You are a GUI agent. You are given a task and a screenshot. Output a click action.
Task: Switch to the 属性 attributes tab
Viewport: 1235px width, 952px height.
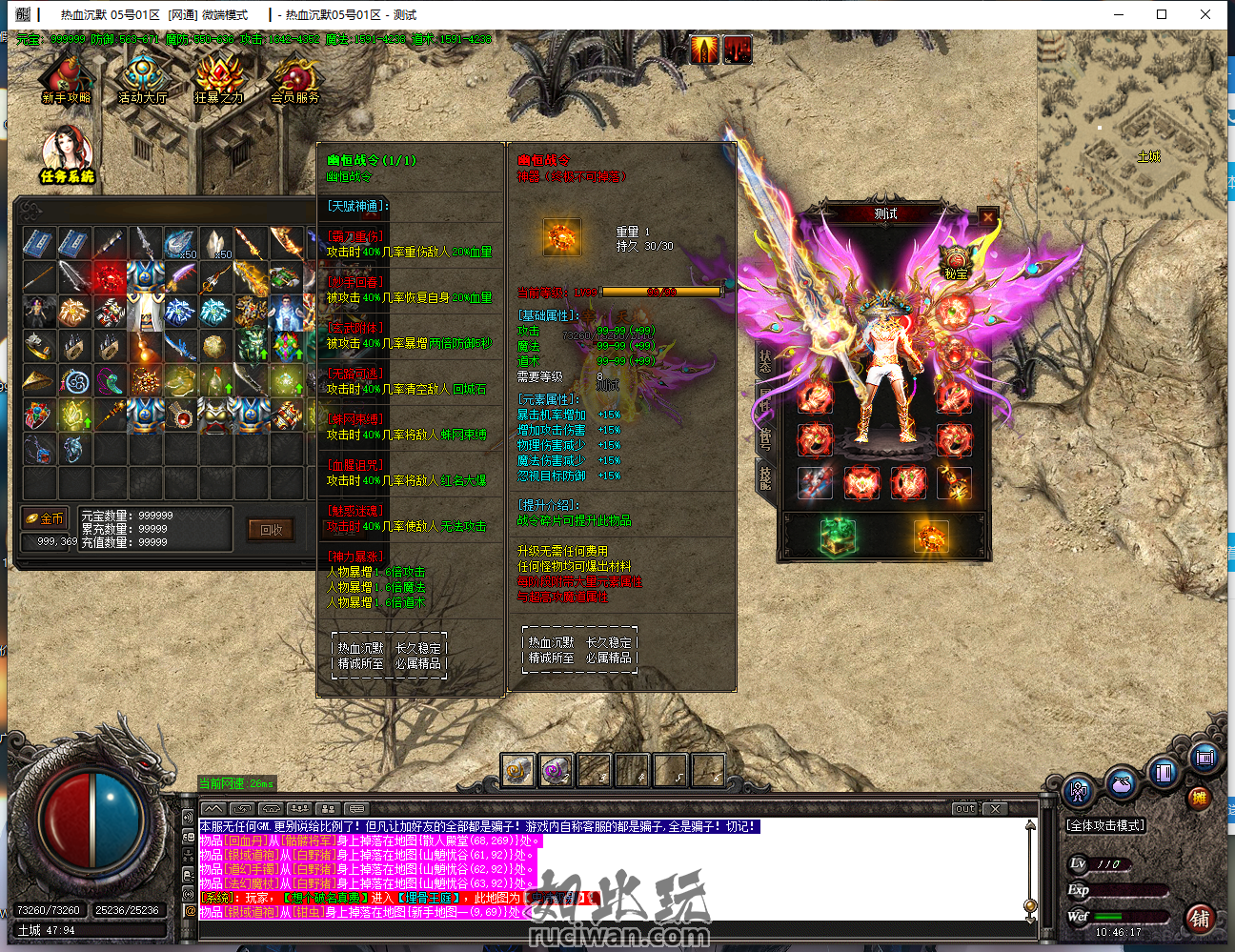tap(764, 398)
